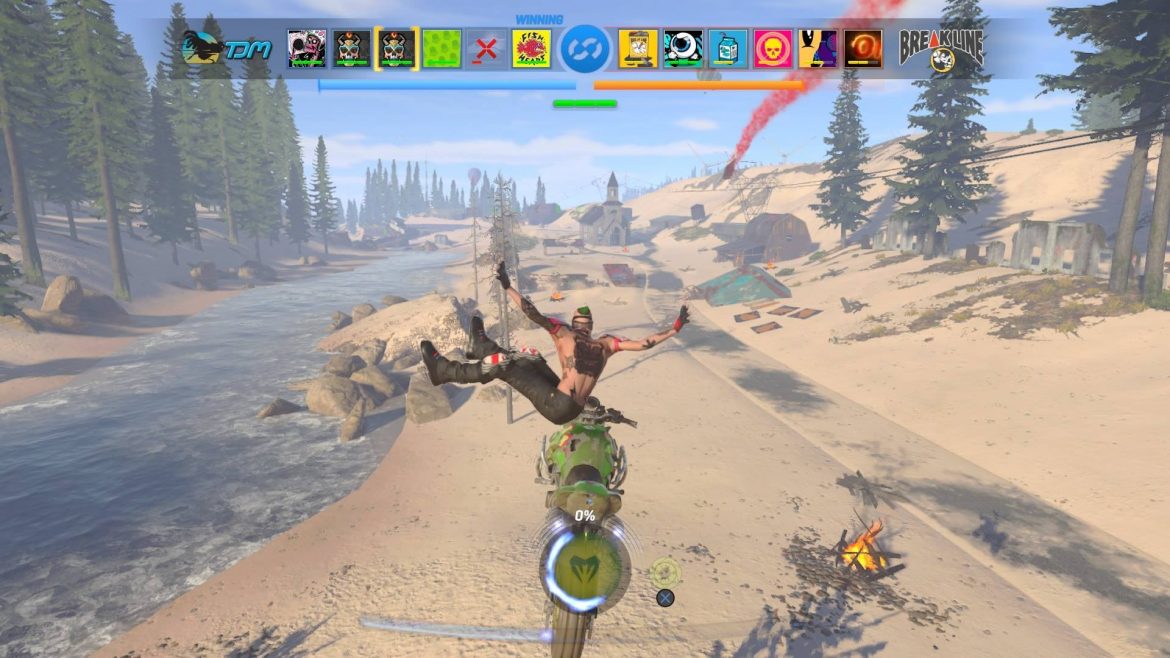The width and height of the screenshot is (1170, 658).
Task: Activate the green circular ability gauge
Action: (585, 569)
